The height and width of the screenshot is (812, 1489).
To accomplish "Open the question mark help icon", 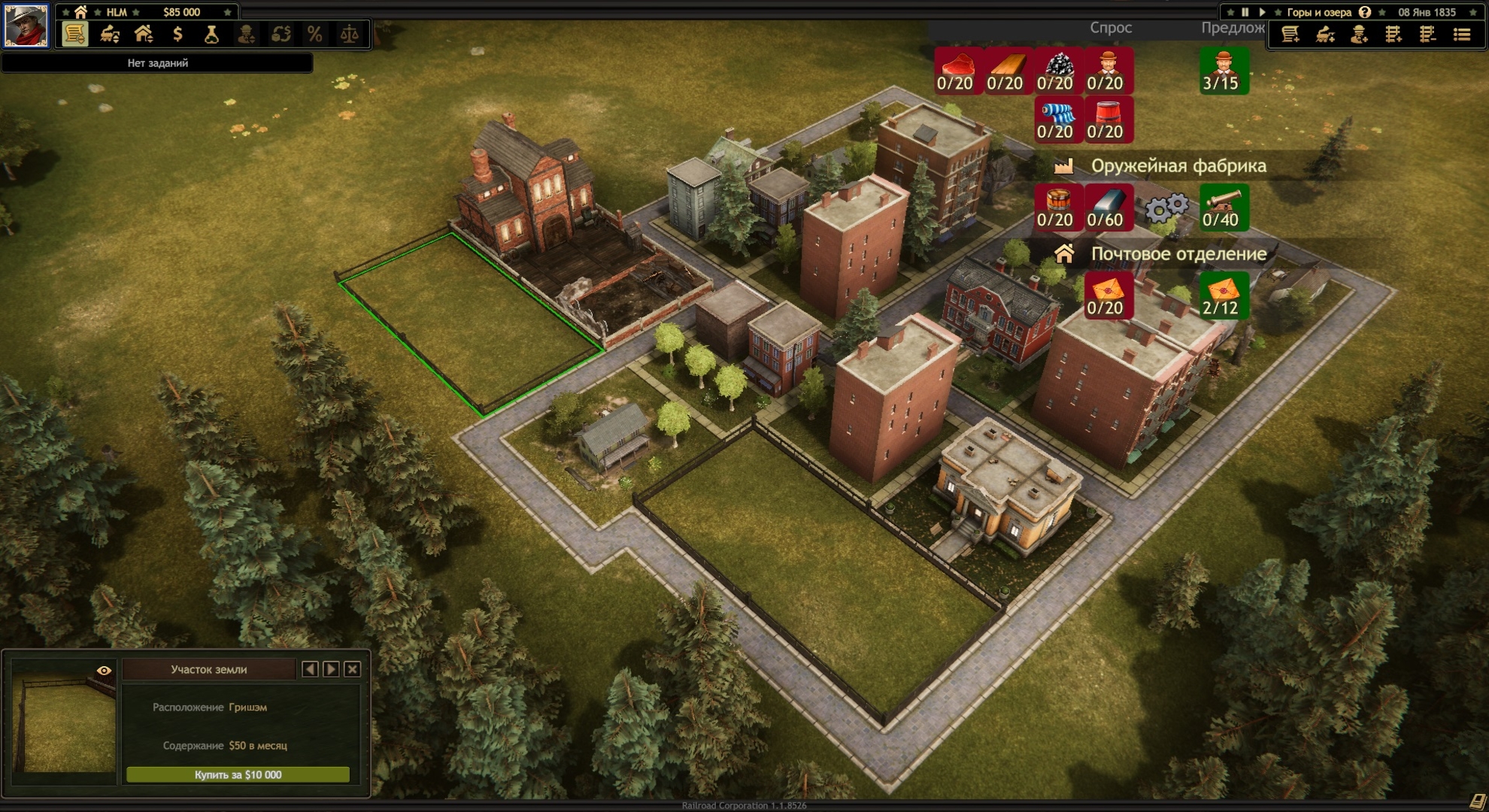I will [1365, 12].
